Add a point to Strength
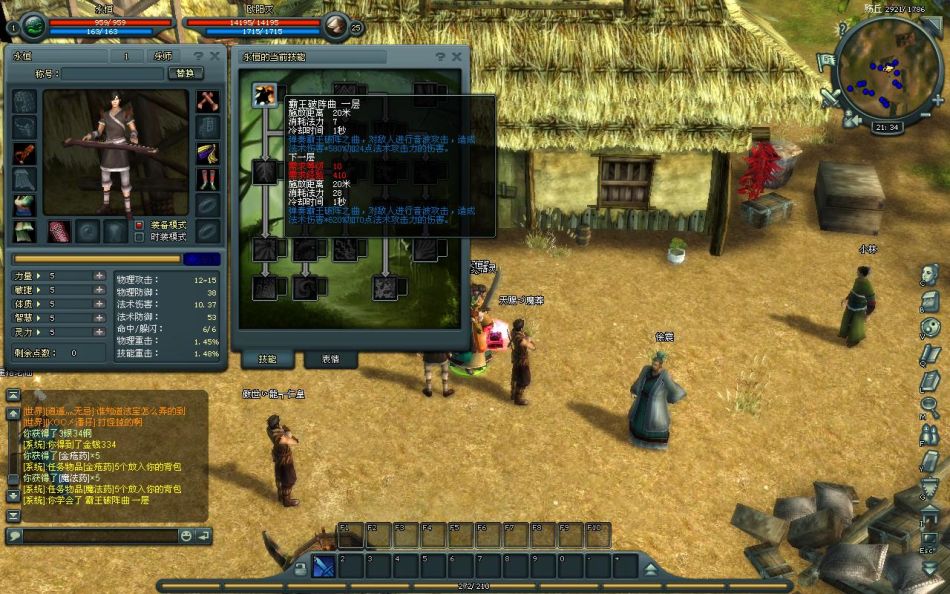 (x=99, y=275)
